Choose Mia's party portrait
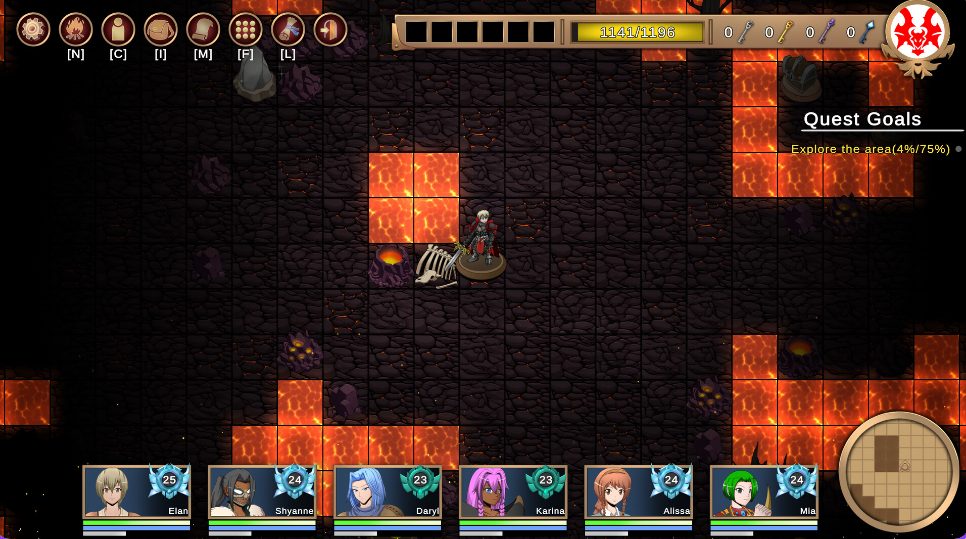966x539 pixels. pyautogui.click(x=764, y=492)
